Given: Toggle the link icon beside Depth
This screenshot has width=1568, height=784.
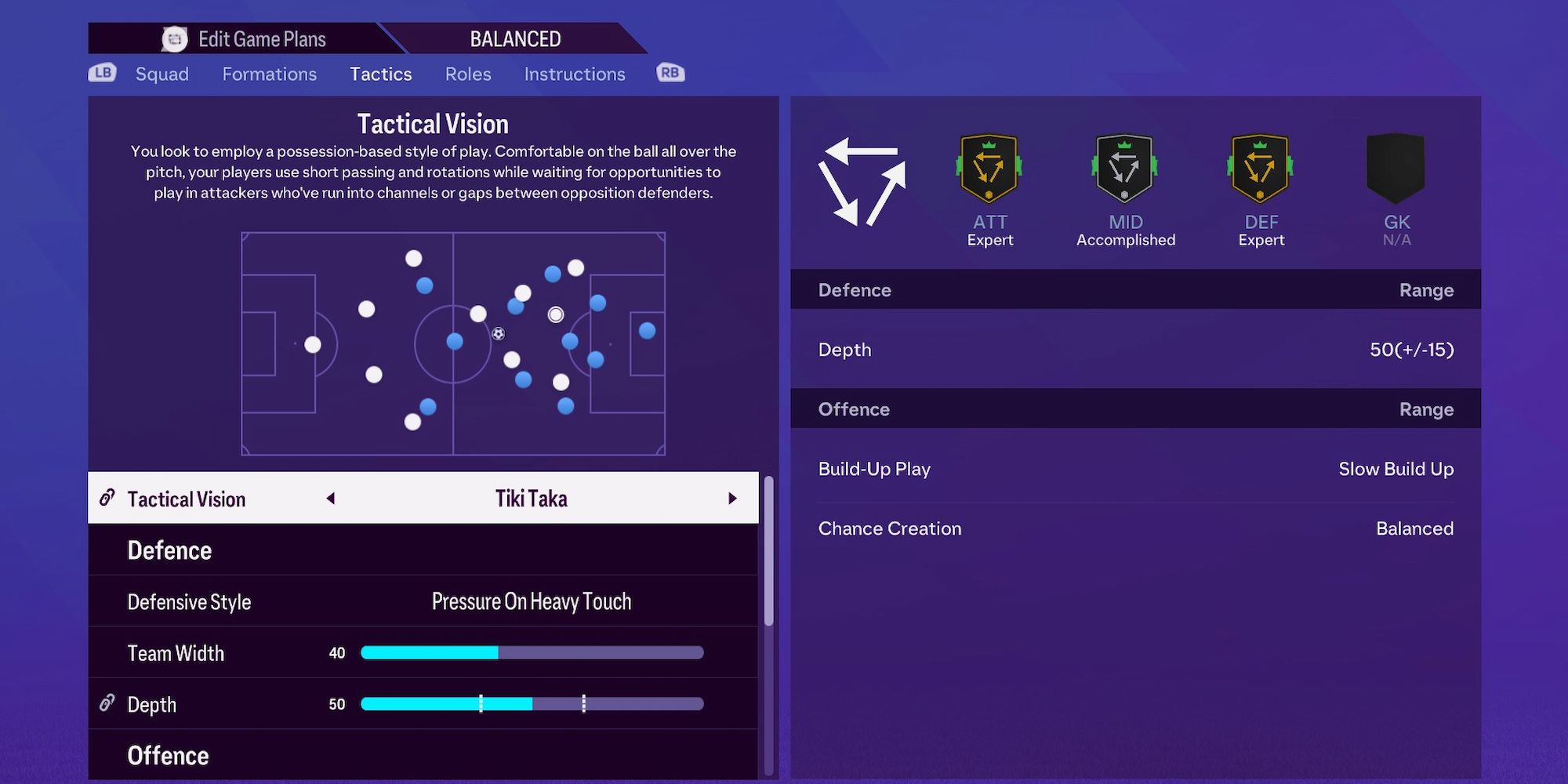Looking at the screenshot, I should (x=108, y=704).
